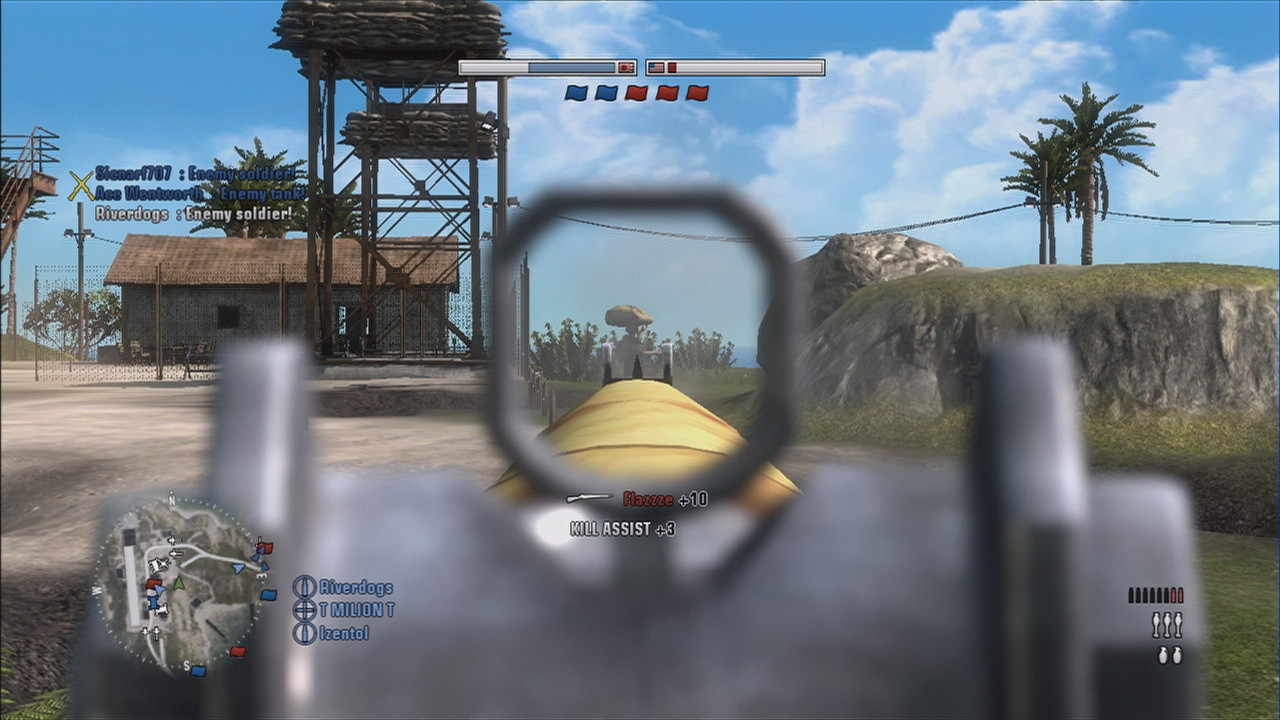The width and height of the screenshot is (1280, 720).
Task: Click the Riverdogs squad member name
Action: click(355, 587)
